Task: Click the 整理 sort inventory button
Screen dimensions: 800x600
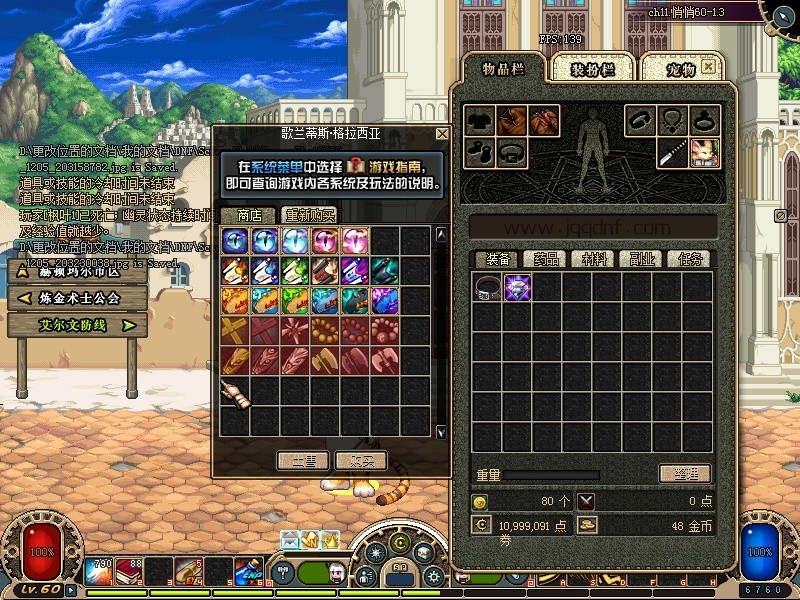Action: (685, 473)
